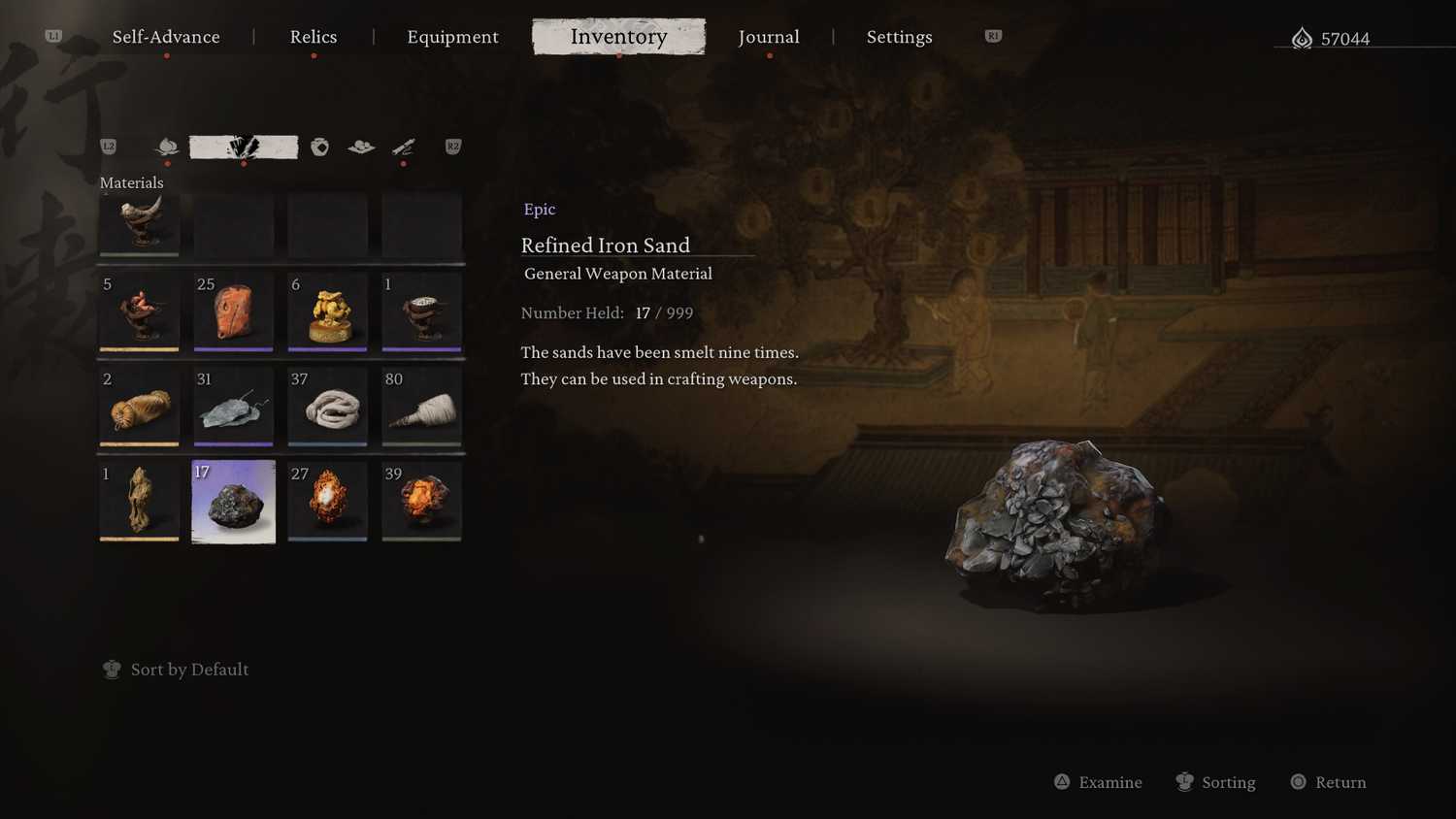1456x819 pixels.
Task: Select the grey leaves with 31 held
Action: tap(234, 408)
